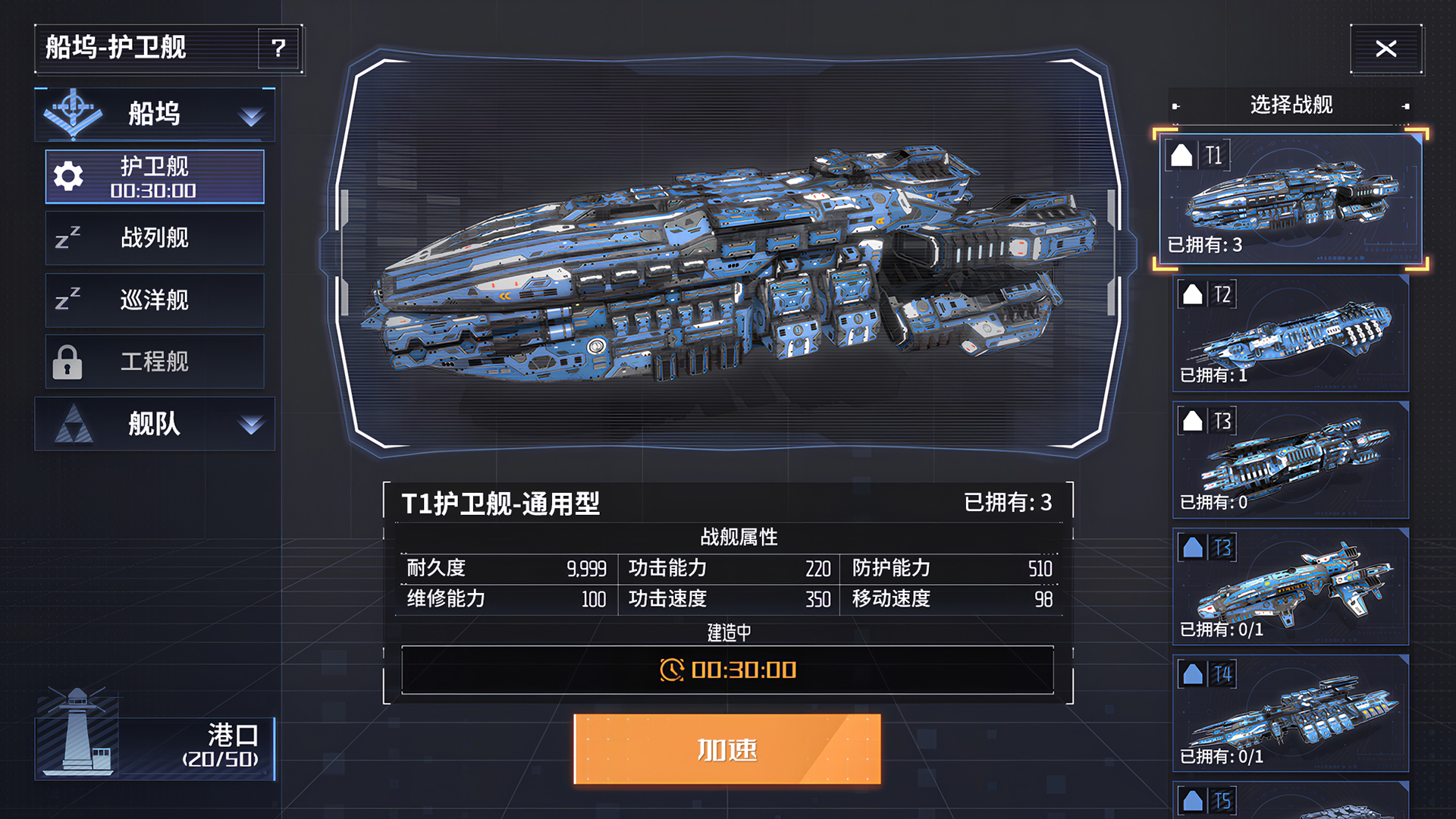
Task: Switch to the 巡洋舰 category
Action: click(x=155, y=300)
